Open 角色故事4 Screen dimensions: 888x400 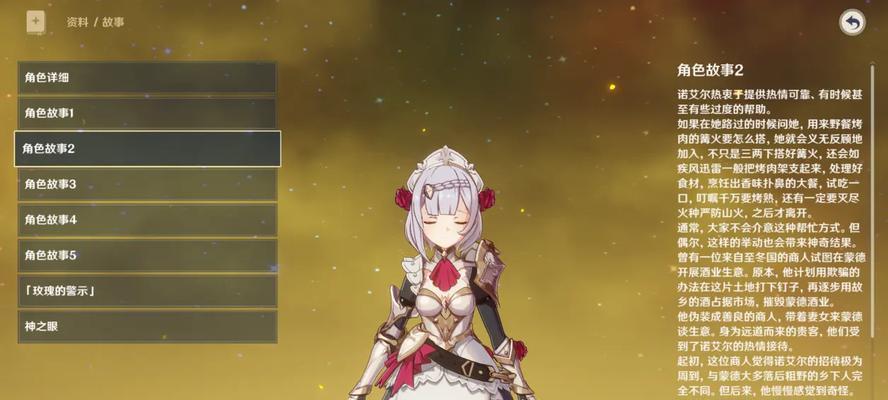pyautogui.click(x=147, y=219)
